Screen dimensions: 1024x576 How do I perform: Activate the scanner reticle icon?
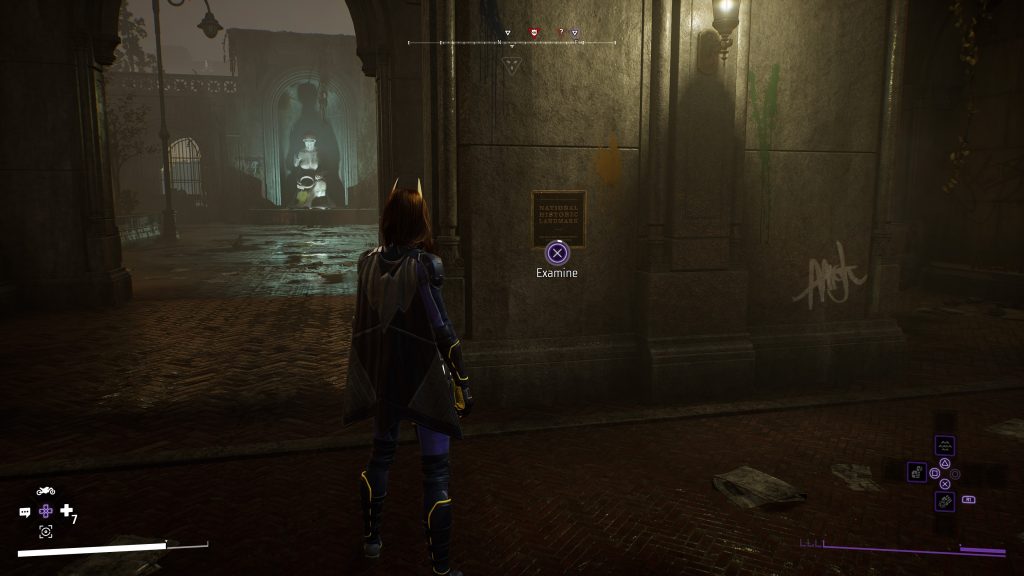tap(46, 531)
